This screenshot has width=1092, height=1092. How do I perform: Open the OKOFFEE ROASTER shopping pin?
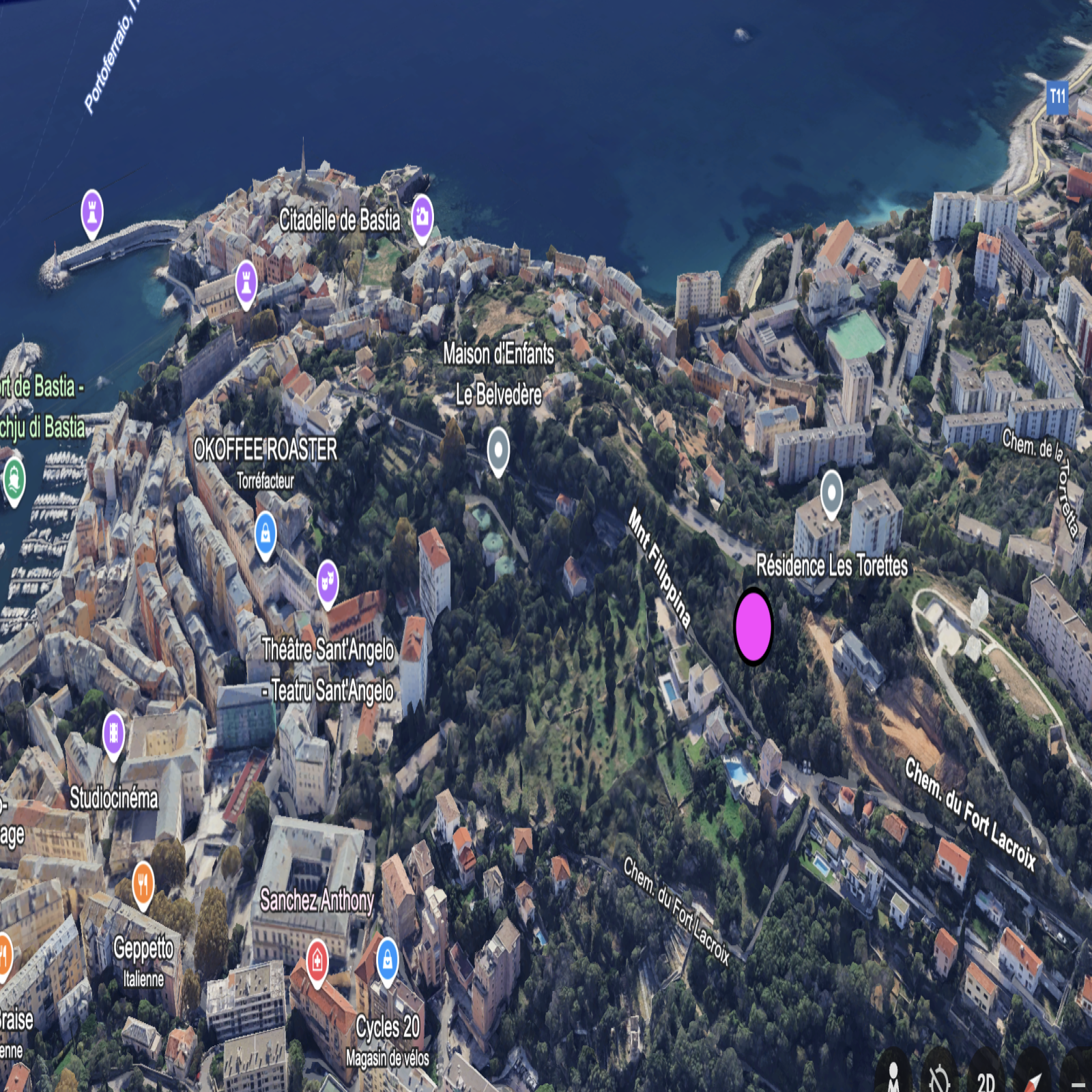click(x=265, y=533)
